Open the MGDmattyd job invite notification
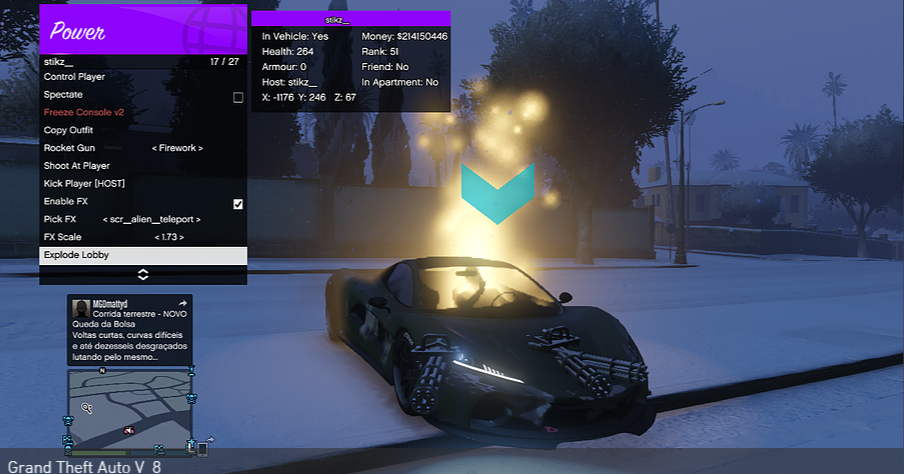The image size is (904, 474). coord(129,329)
